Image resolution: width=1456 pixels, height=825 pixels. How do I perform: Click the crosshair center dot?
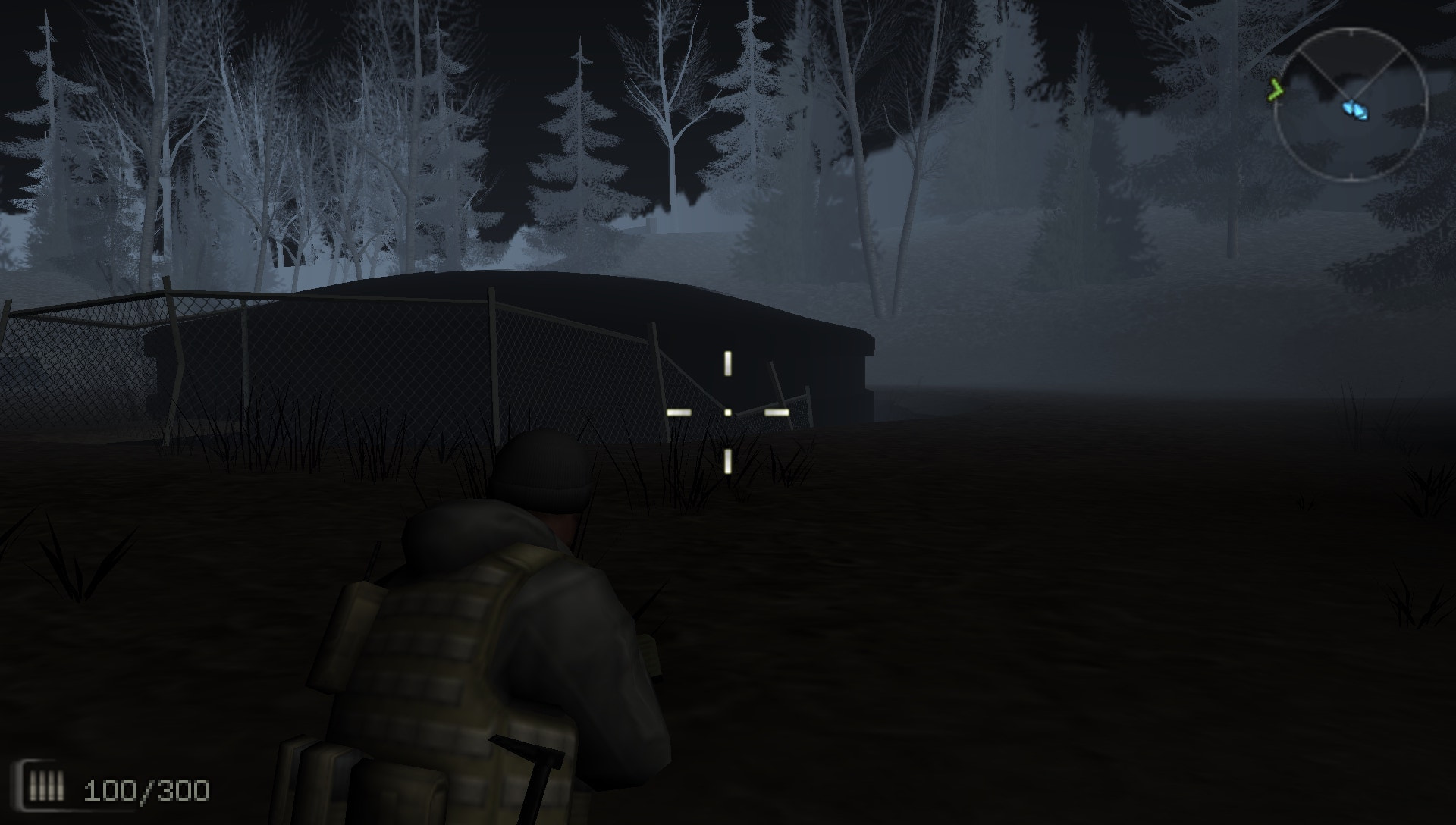729,411
